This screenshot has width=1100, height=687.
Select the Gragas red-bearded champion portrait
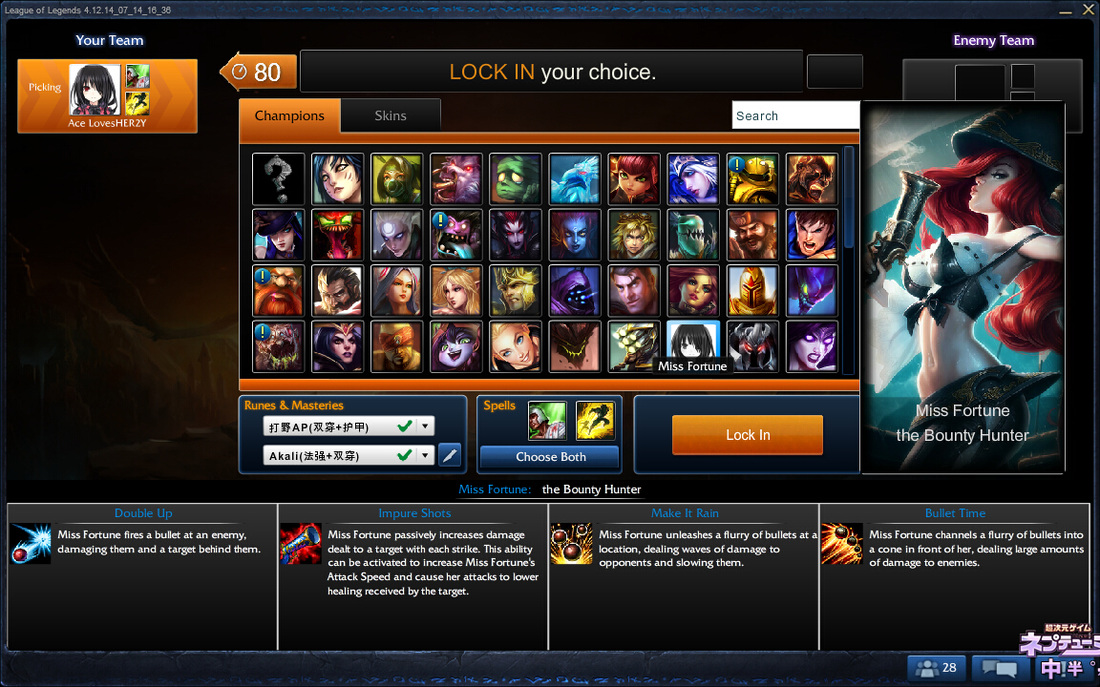(x=278, y=291)
